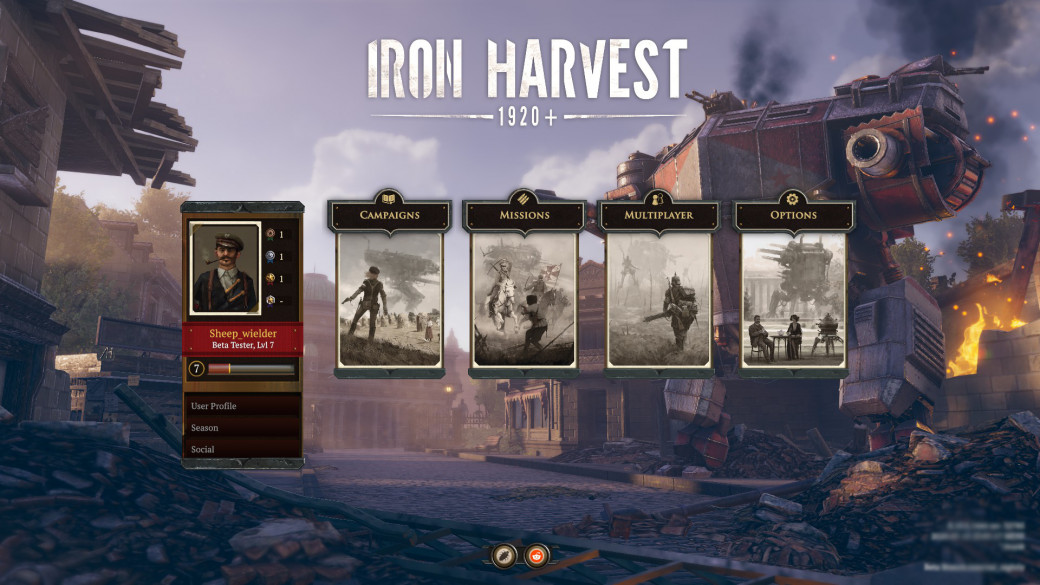This screenshot has height=585, width=1040.
Task: Open the Social menu entry
Action: tap(243, 449)
